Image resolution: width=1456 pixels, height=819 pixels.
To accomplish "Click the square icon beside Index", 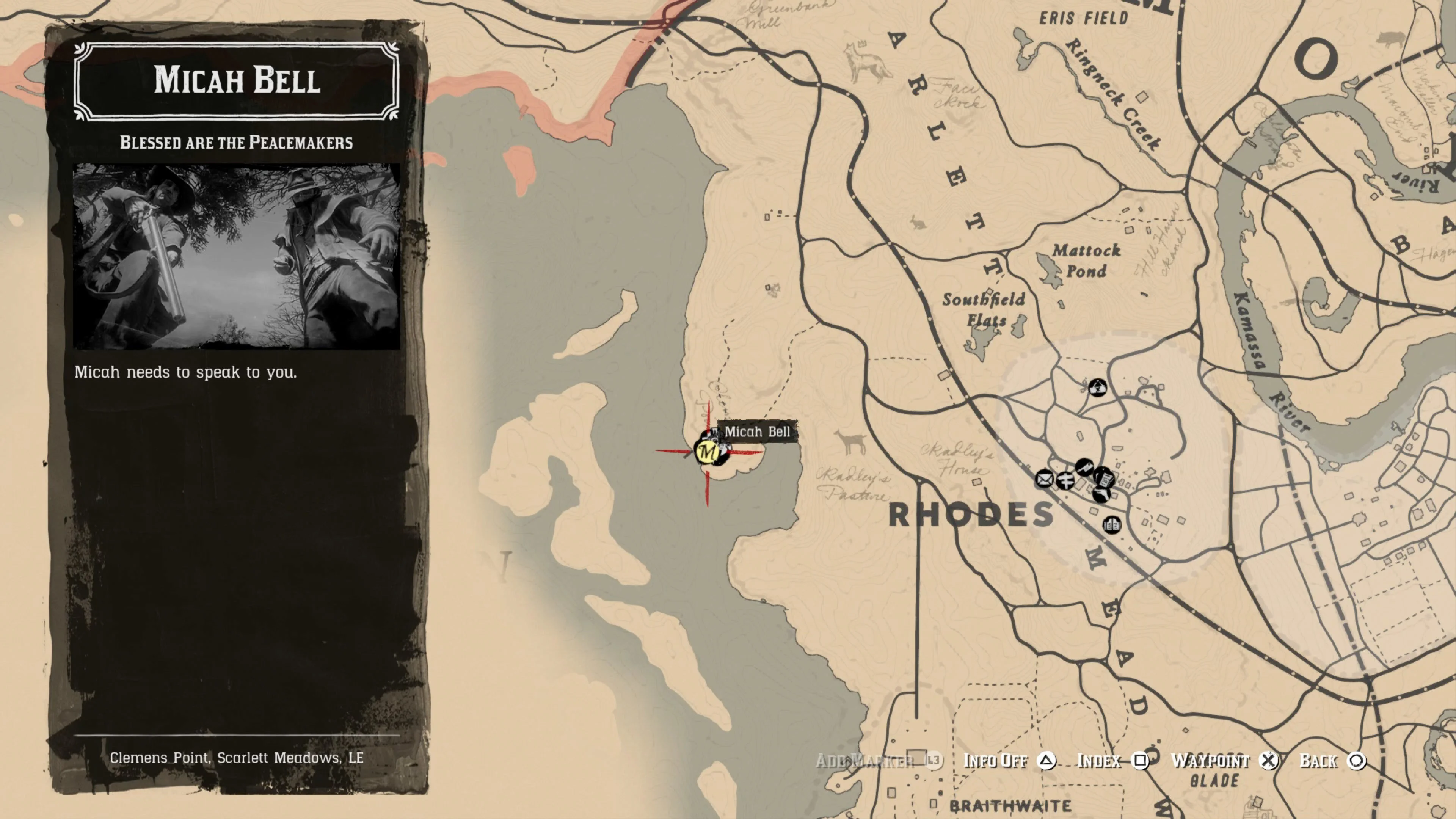I will click(x=1140, y=761).
